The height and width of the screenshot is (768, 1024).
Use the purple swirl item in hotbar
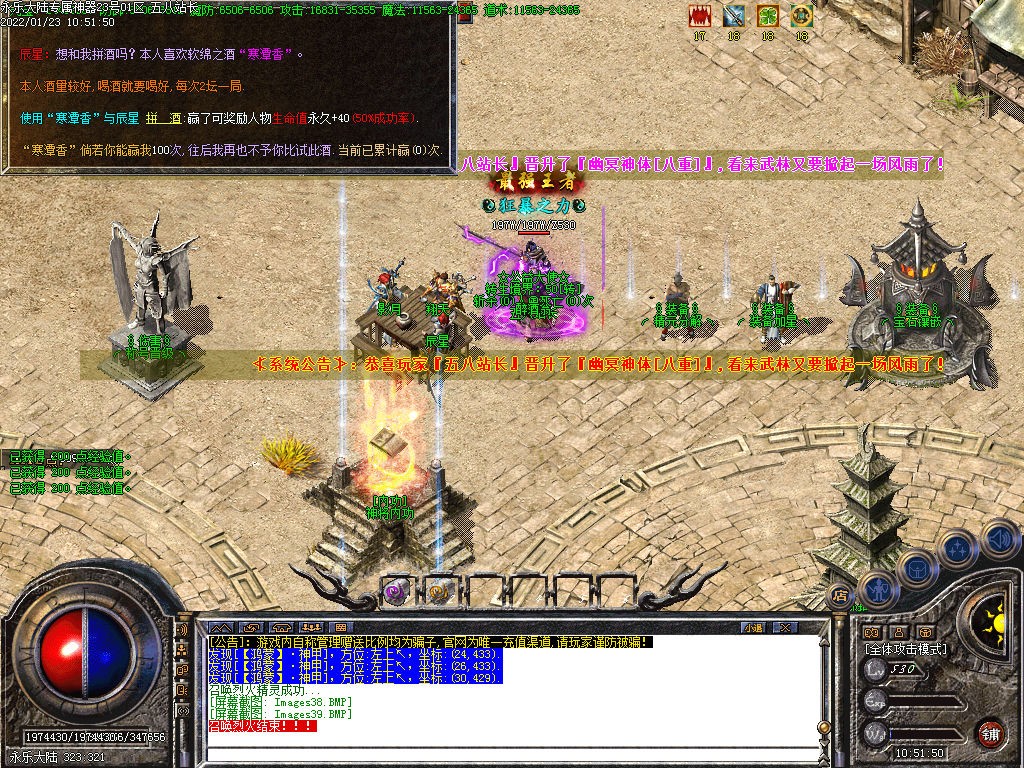click(x=396, y=591)
